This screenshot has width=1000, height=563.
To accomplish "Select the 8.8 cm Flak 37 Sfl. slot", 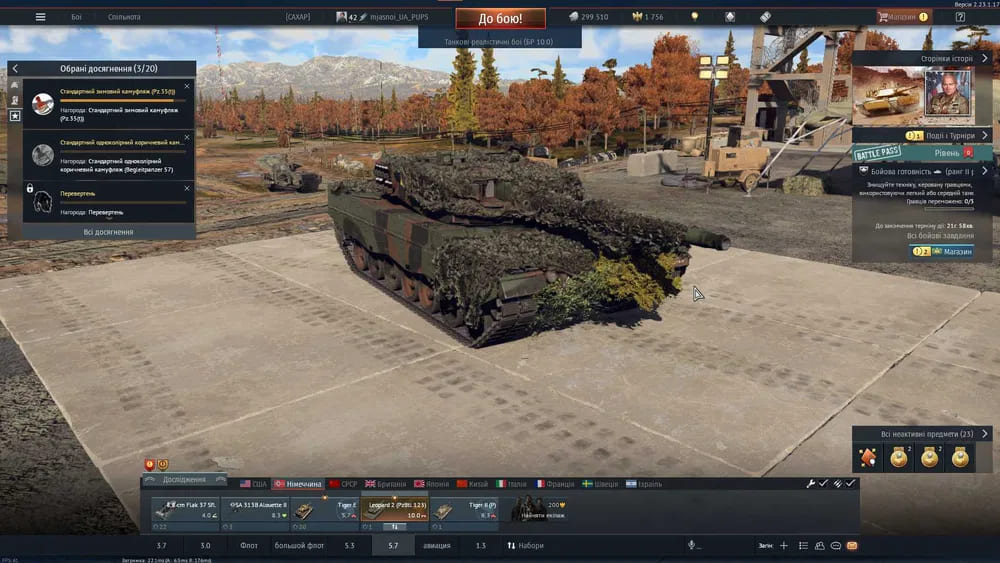I will coord(184,510).
